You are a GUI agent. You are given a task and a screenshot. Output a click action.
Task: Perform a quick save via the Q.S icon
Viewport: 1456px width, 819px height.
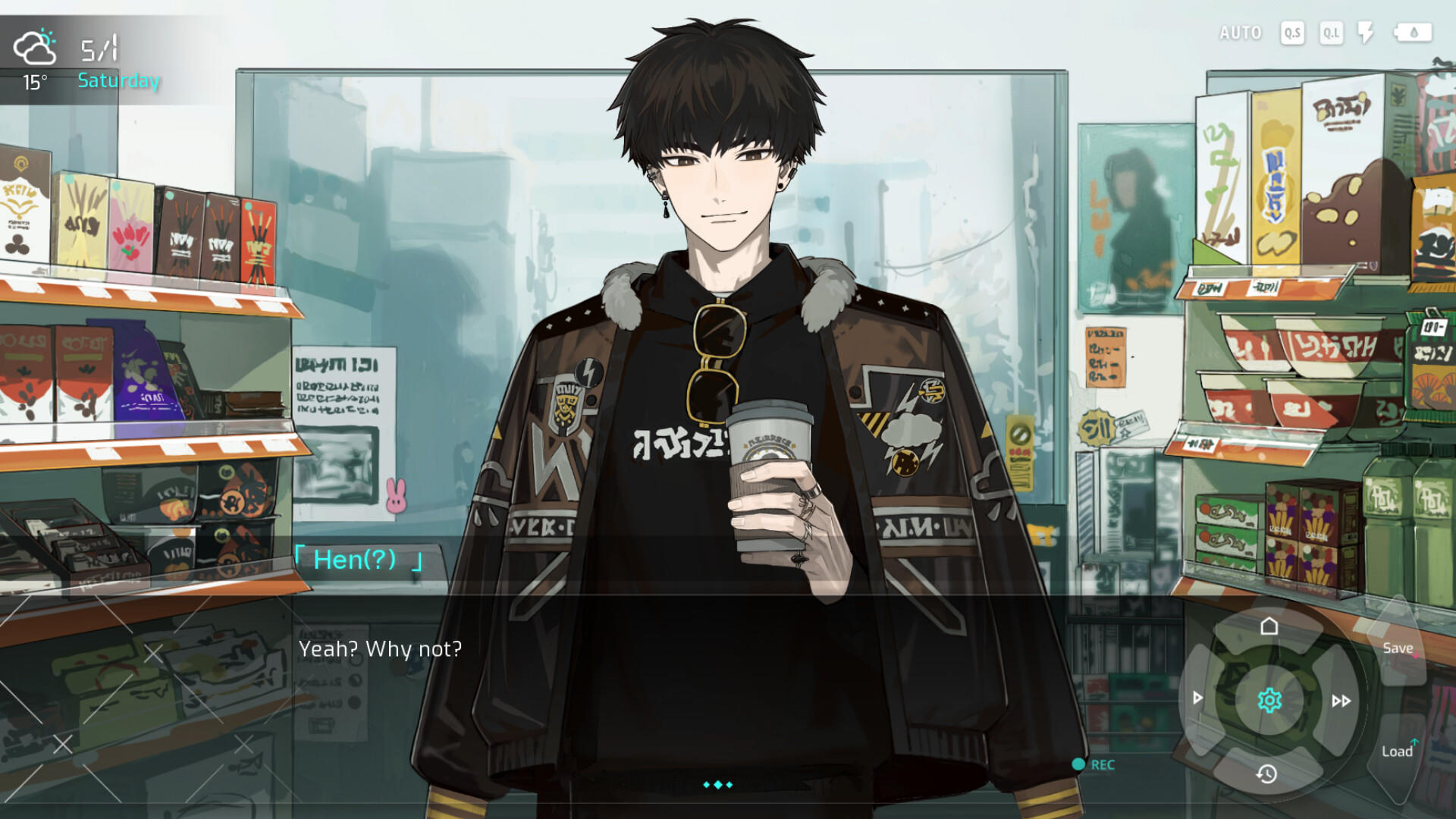(x=1291, y=33)
